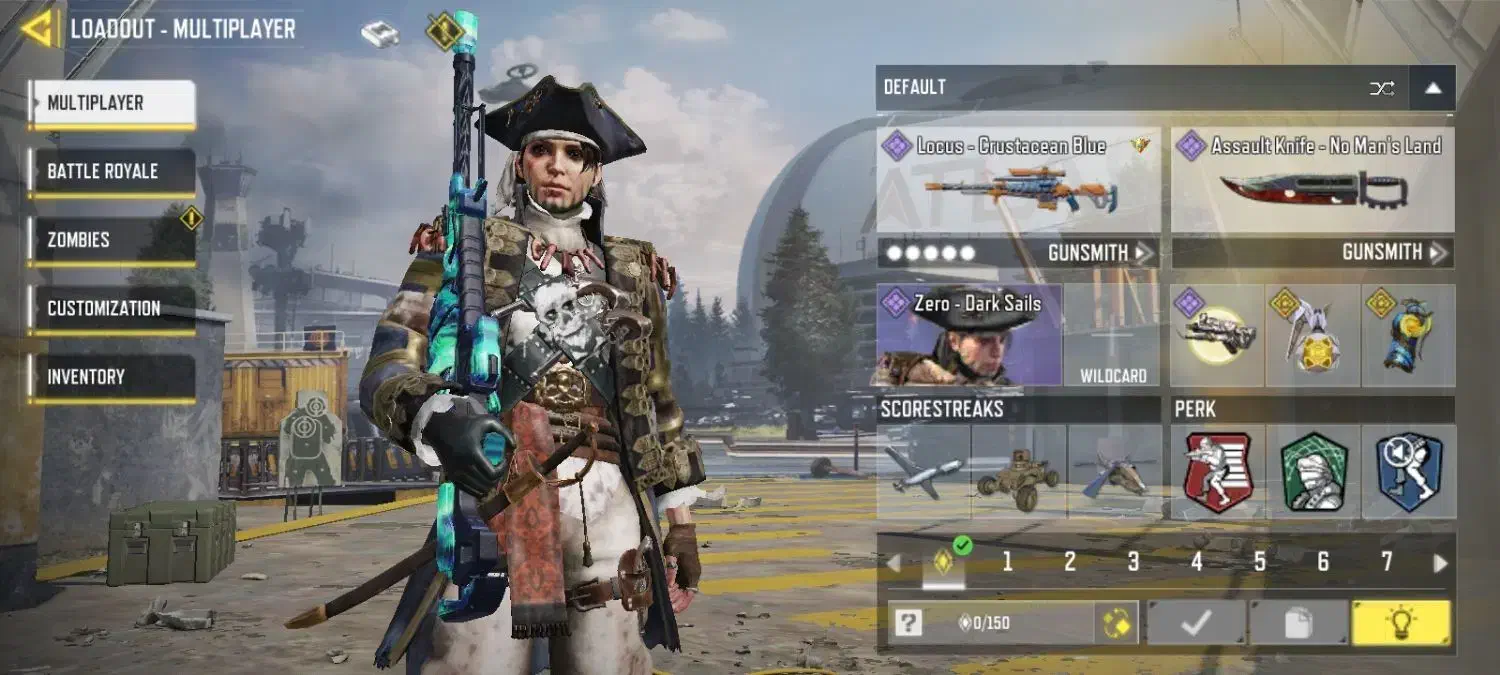Open the Wildcard slot

click(x=1112, y=336)
